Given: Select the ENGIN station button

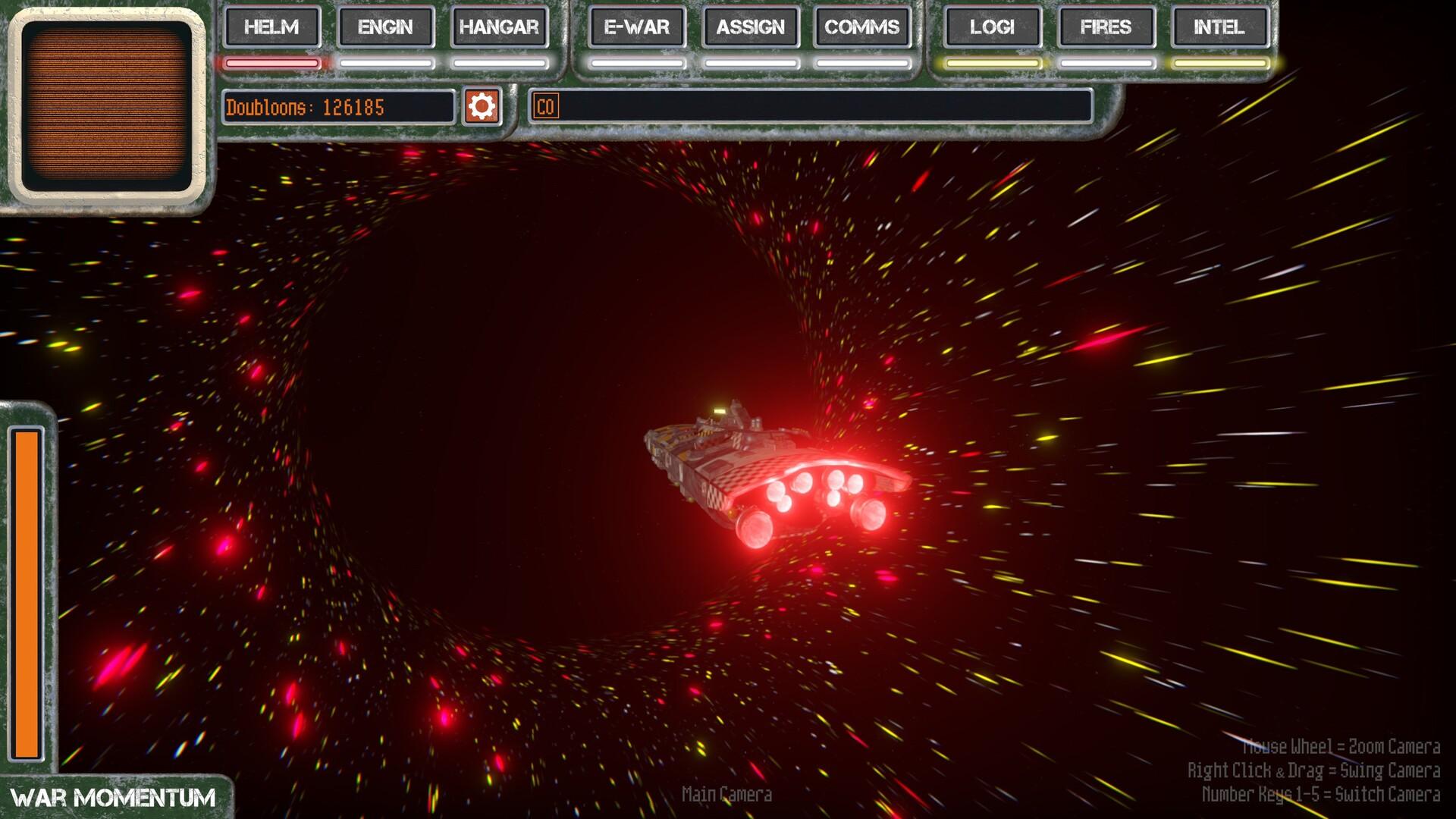Looking at the screenshot, I should click(385, 27).
